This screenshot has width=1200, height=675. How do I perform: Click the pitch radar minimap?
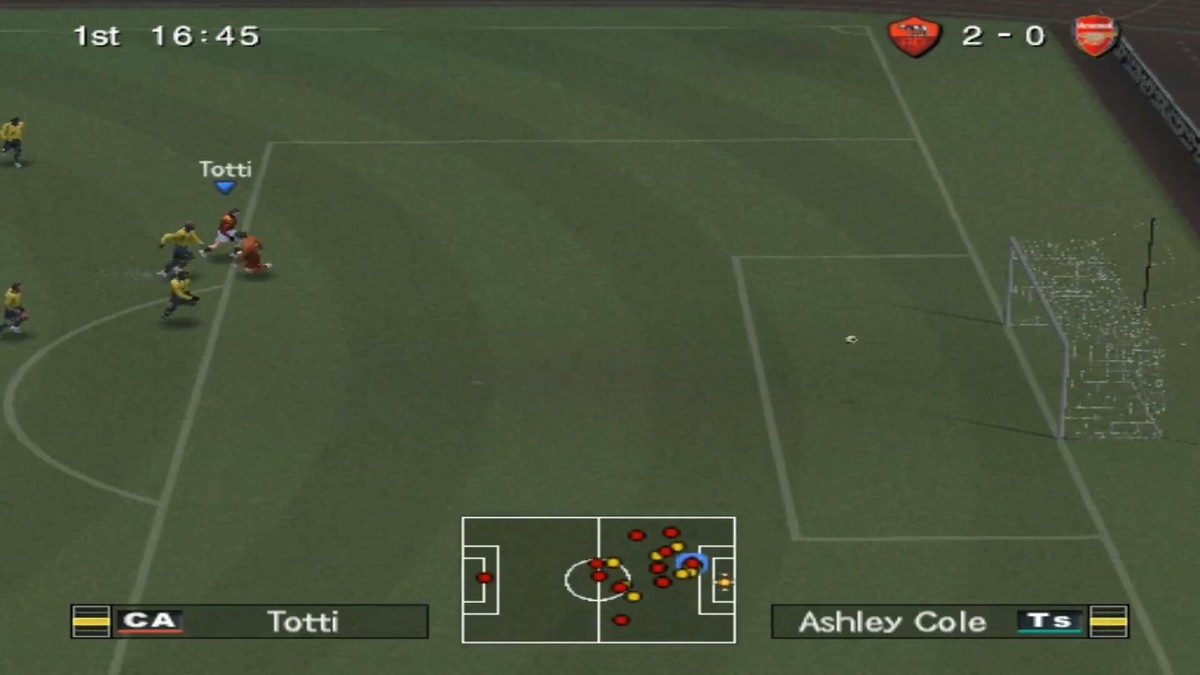[x=598, y=580]
